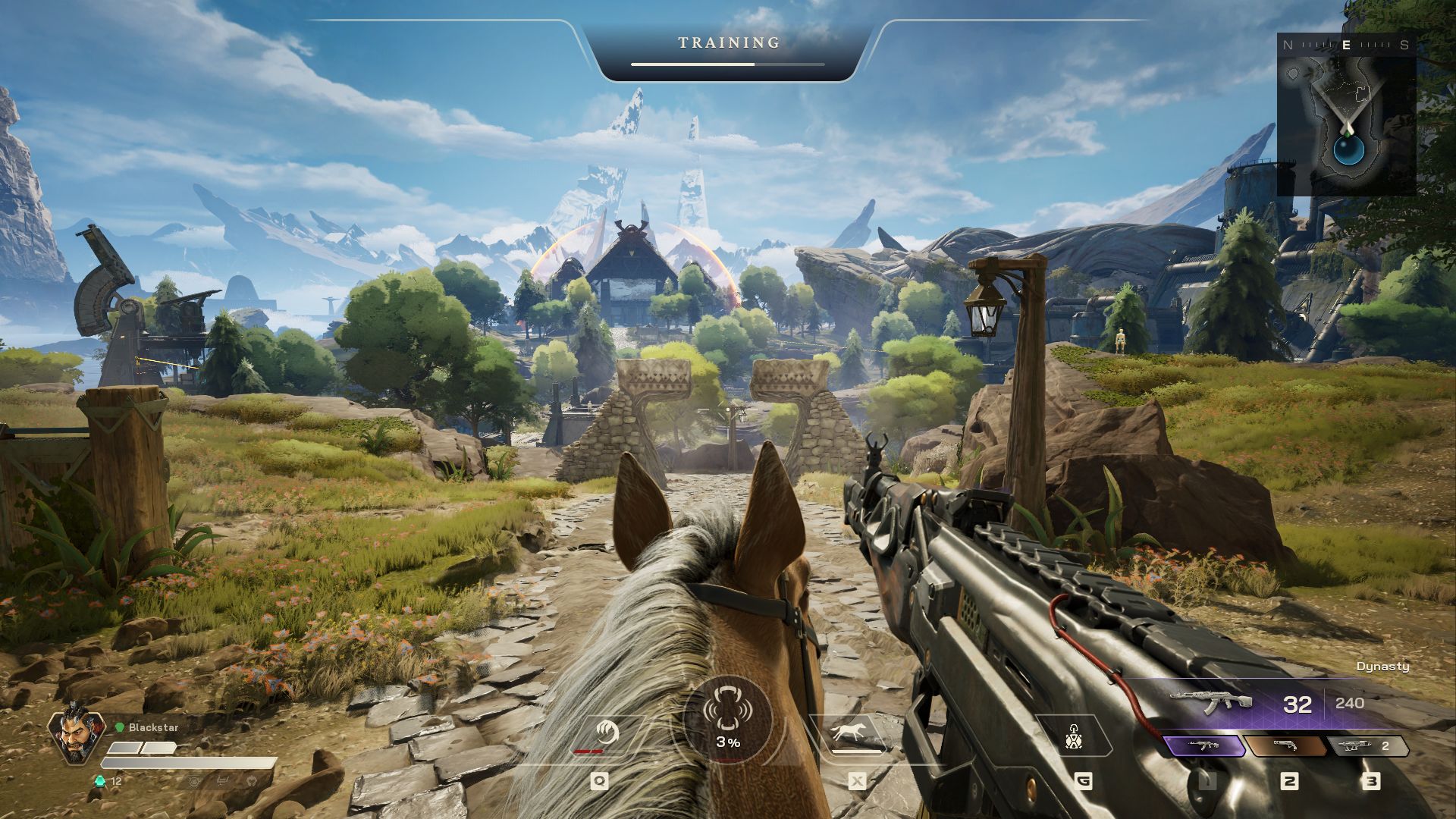The image size is (1456, 819).
Task: Switch to the purple assault rifle slot
Action: click(x=1204, y=746)
